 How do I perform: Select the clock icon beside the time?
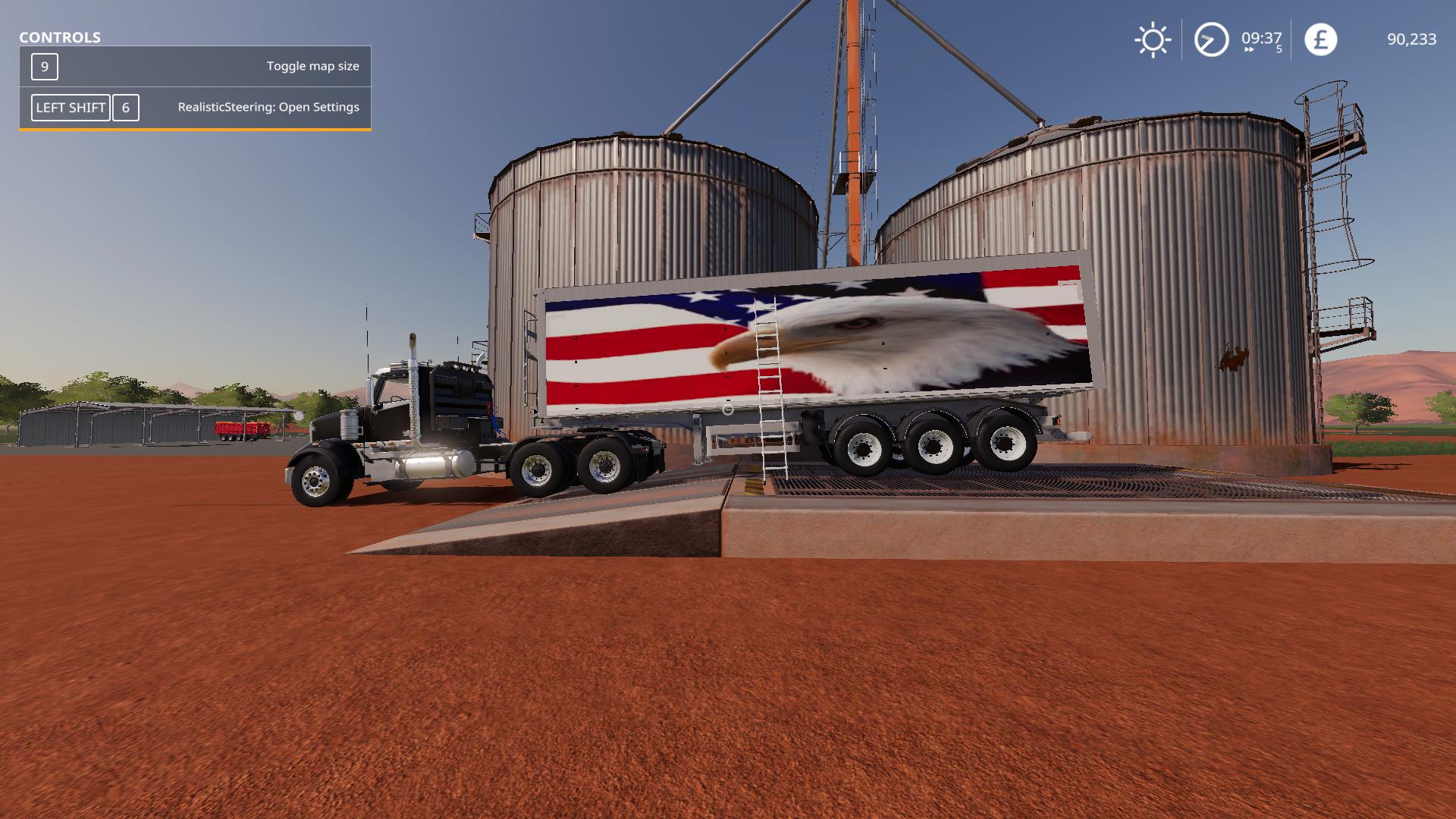(x=1211, y=39)
